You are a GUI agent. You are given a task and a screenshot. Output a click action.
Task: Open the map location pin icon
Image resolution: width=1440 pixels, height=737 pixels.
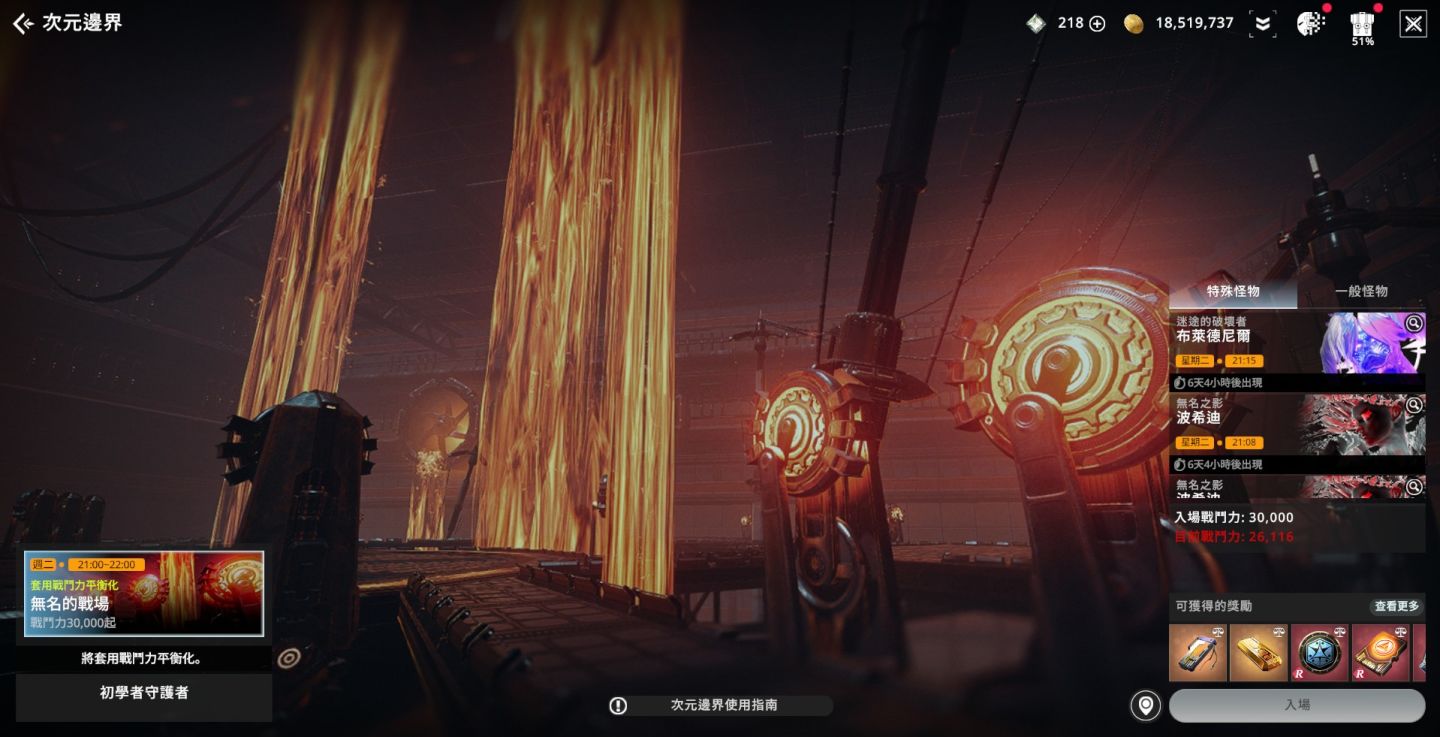(1145, 705)
